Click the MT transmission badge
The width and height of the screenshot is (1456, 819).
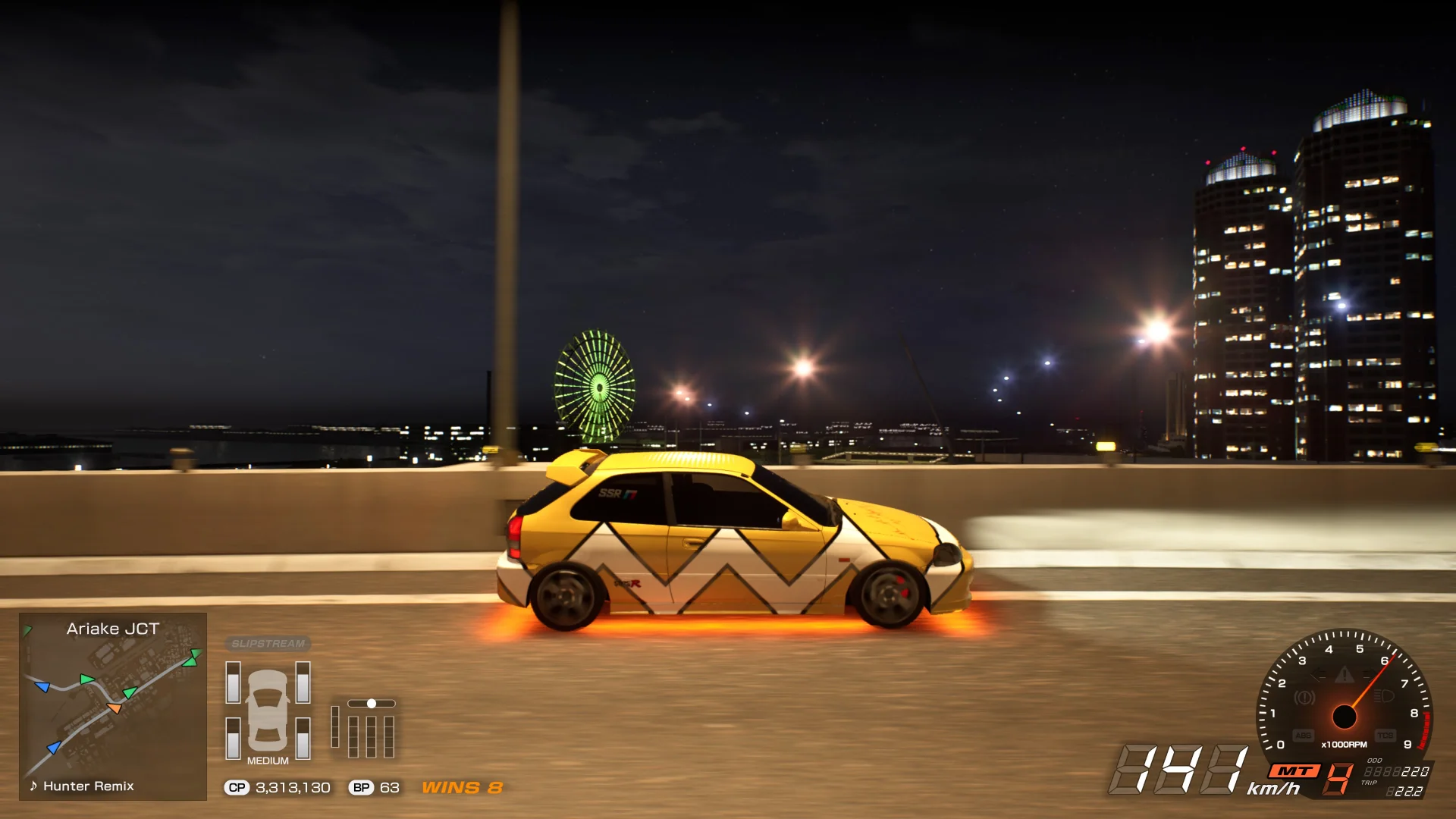tap(1294, 771)
